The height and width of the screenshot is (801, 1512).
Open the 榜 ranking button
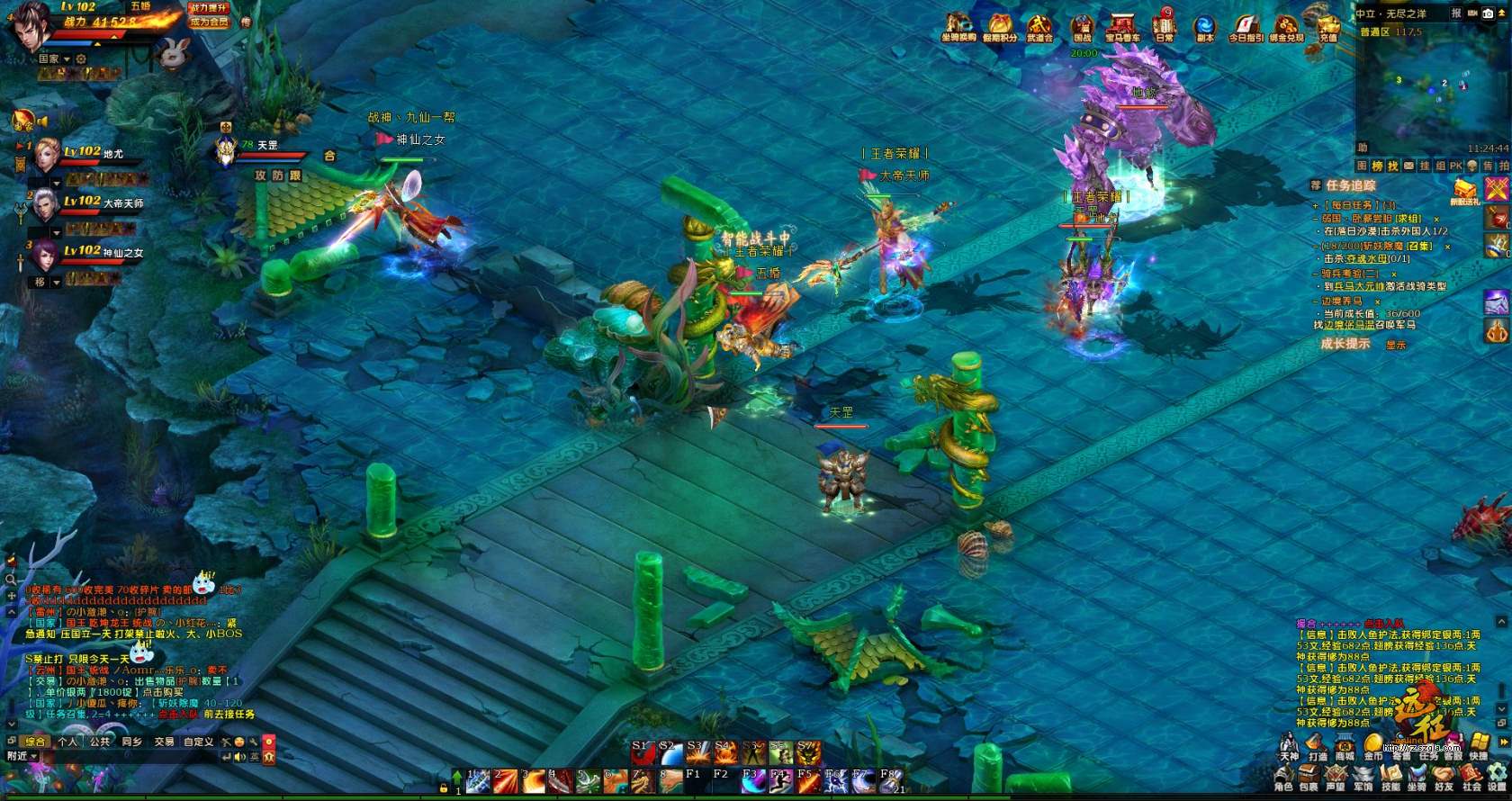(x=1377, y=166)
